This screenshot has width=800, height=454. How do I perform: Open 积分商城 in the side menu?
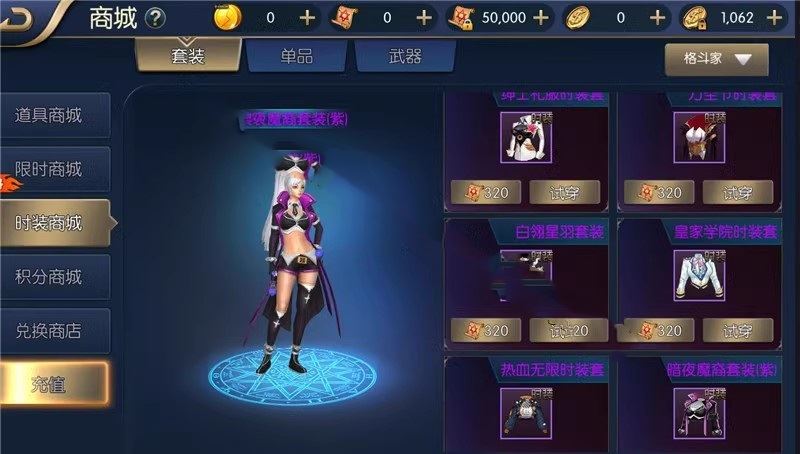coord(52,276)
